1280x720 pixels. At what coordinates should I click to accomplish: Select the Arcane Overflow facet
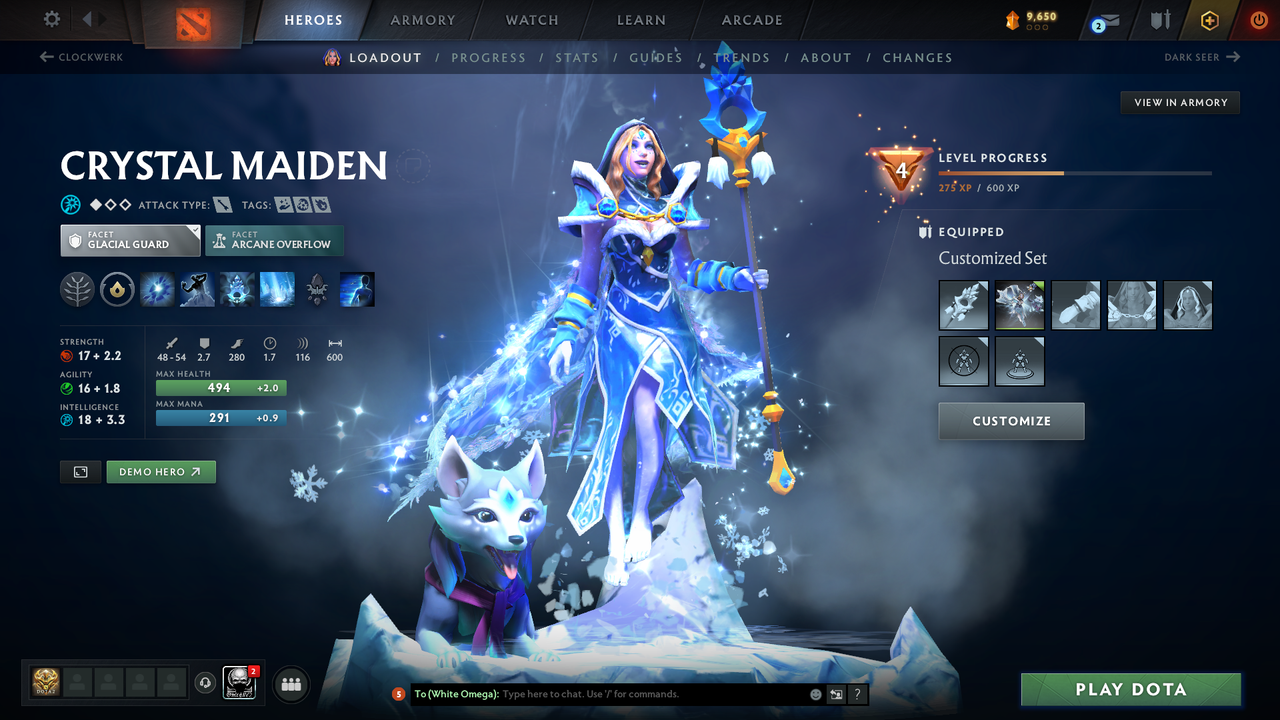click(274, 240)
